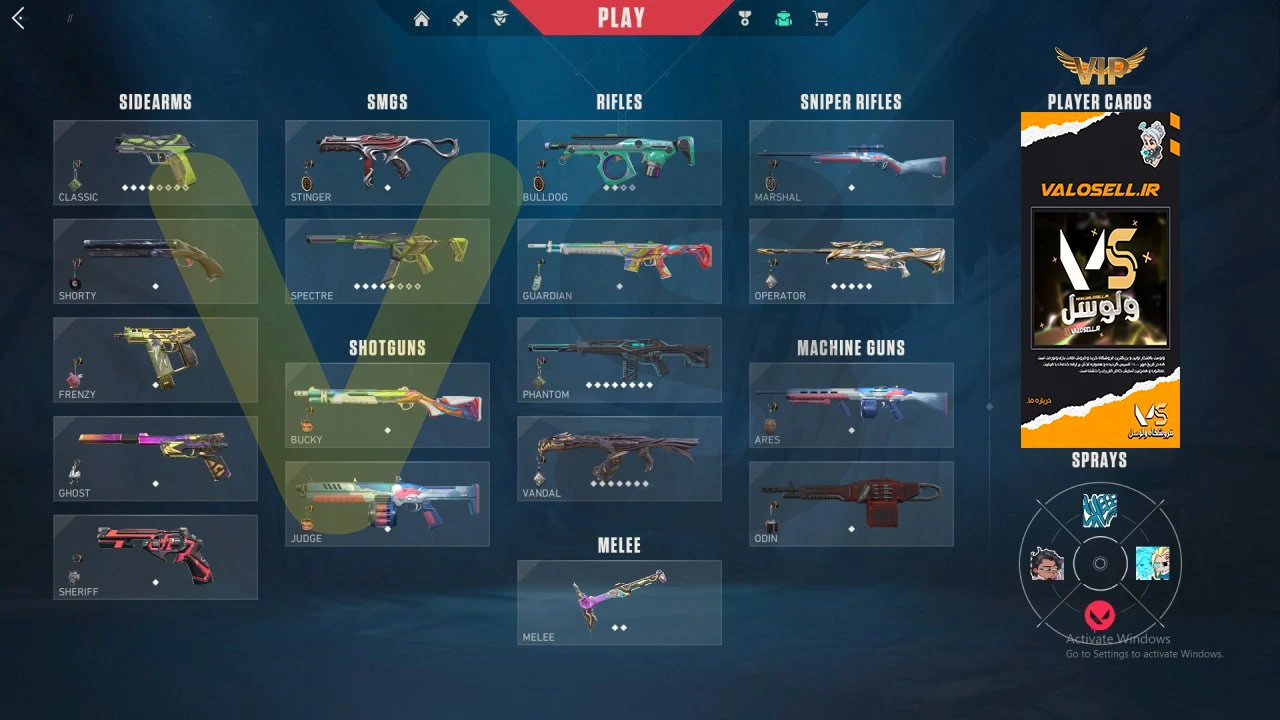Open the Frenzy weapon slot

tap(155, 360)
